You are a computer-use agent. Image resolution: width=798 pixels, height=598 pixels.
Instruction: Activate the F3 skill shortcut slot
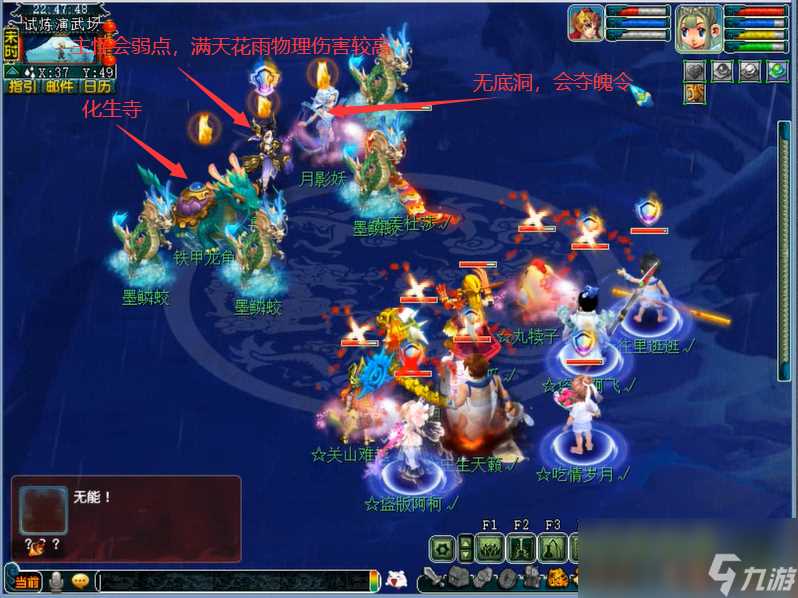553,548
